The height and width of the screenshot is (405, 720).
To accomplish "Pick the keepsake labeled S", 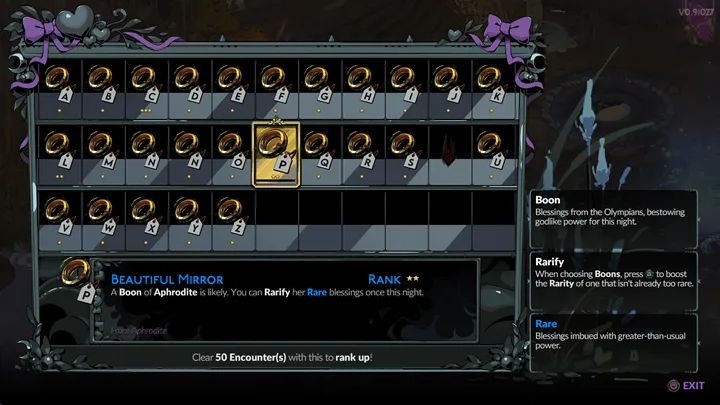I will click(404, 150).
